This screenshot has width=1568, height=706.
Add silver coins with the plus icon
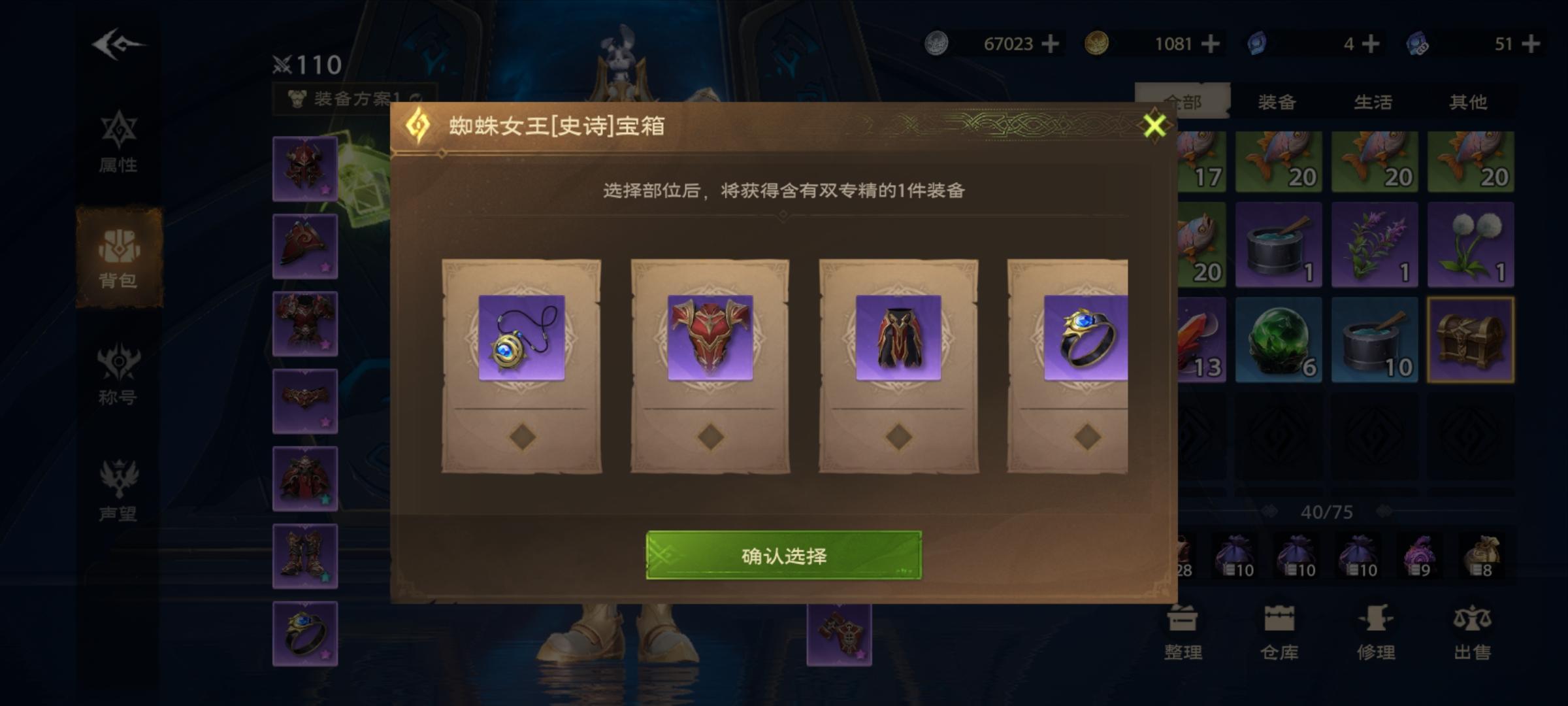tap(1049, 44)
